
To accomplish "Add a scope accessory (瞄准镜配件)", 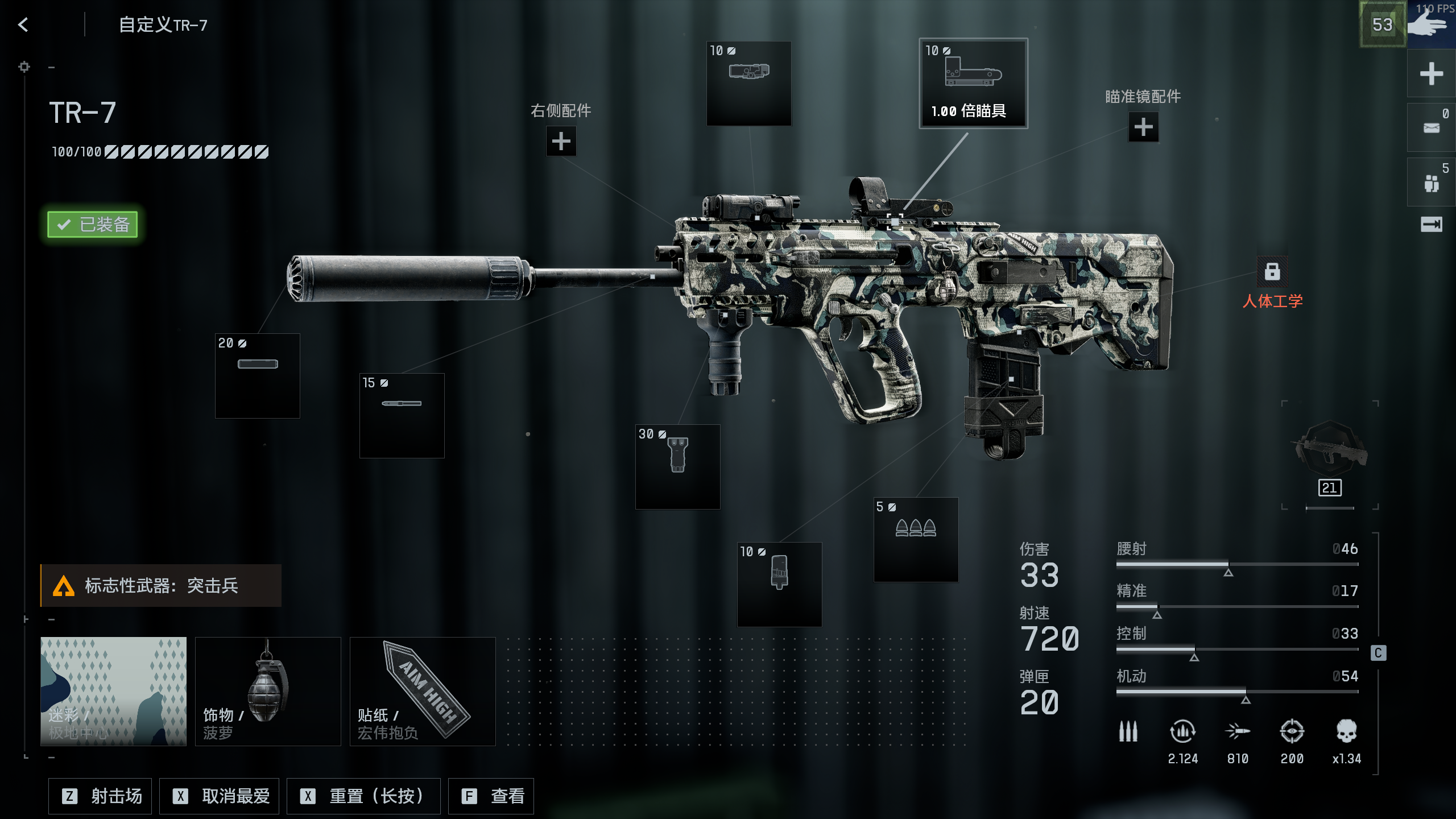I will pos(1143,127).
